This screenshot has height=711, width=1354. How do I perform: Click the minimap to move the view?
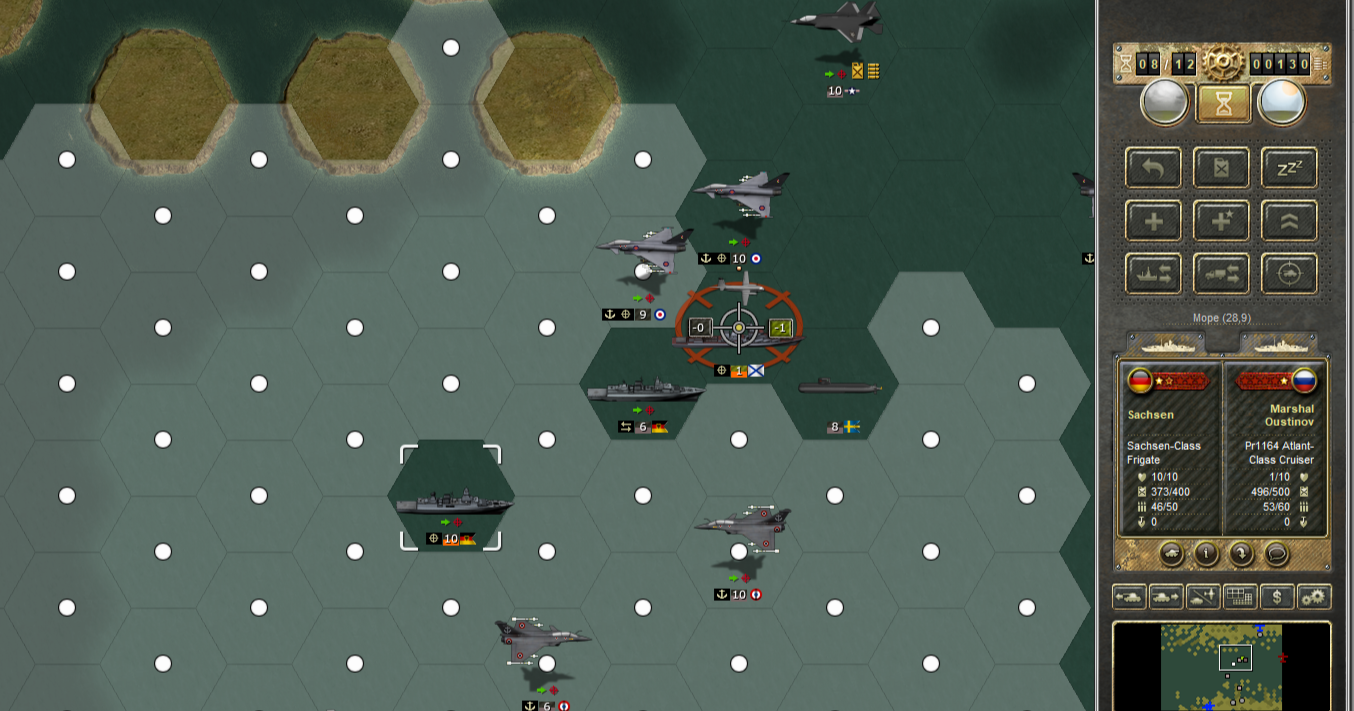[x=1221, y=666]
